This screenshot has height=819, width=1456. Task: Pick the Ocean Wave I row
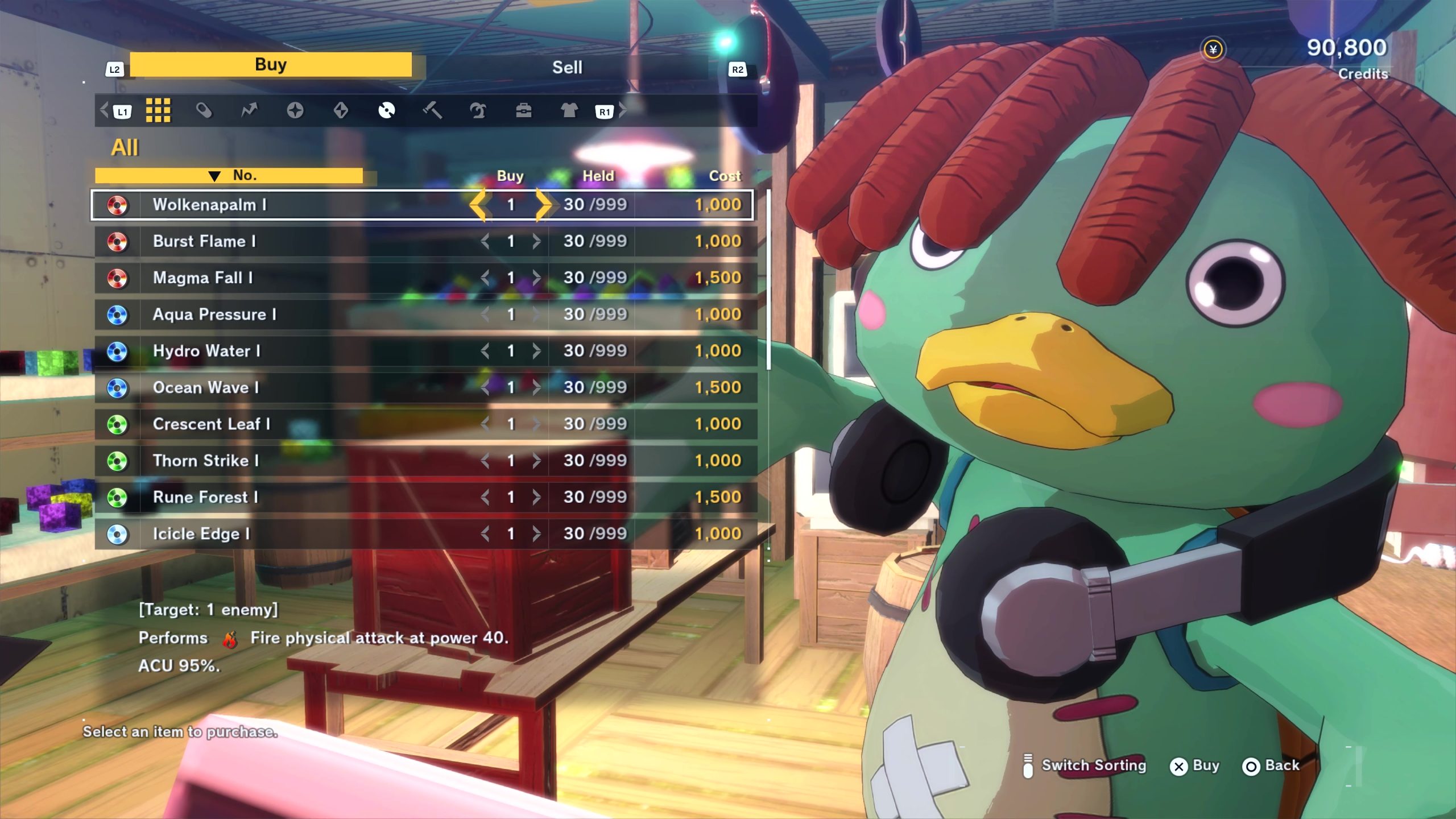point(284,387)
